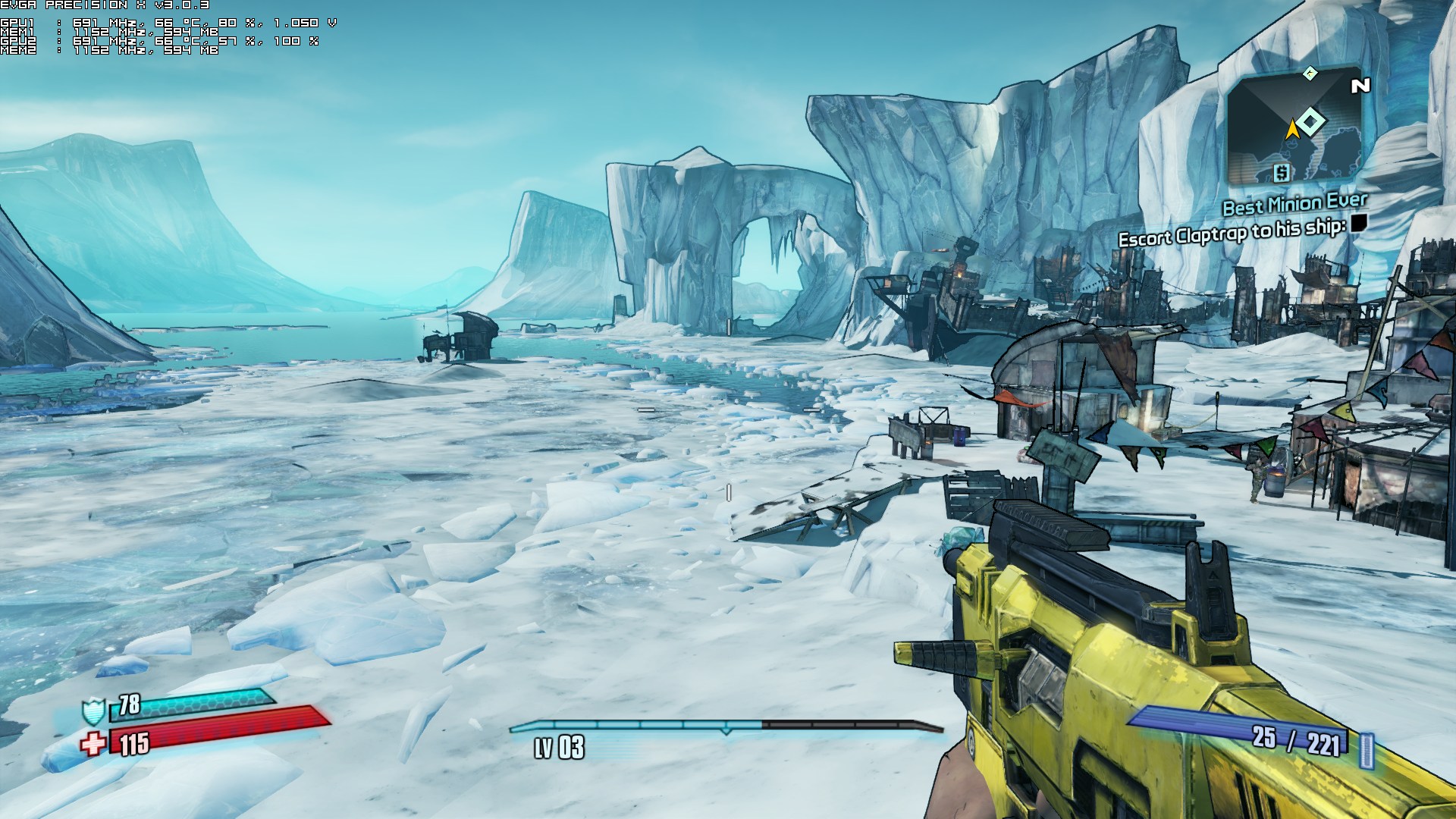
Task: Toggle the Escort Claptrap objective checkbox
Action: click(x=1358, y=223)
